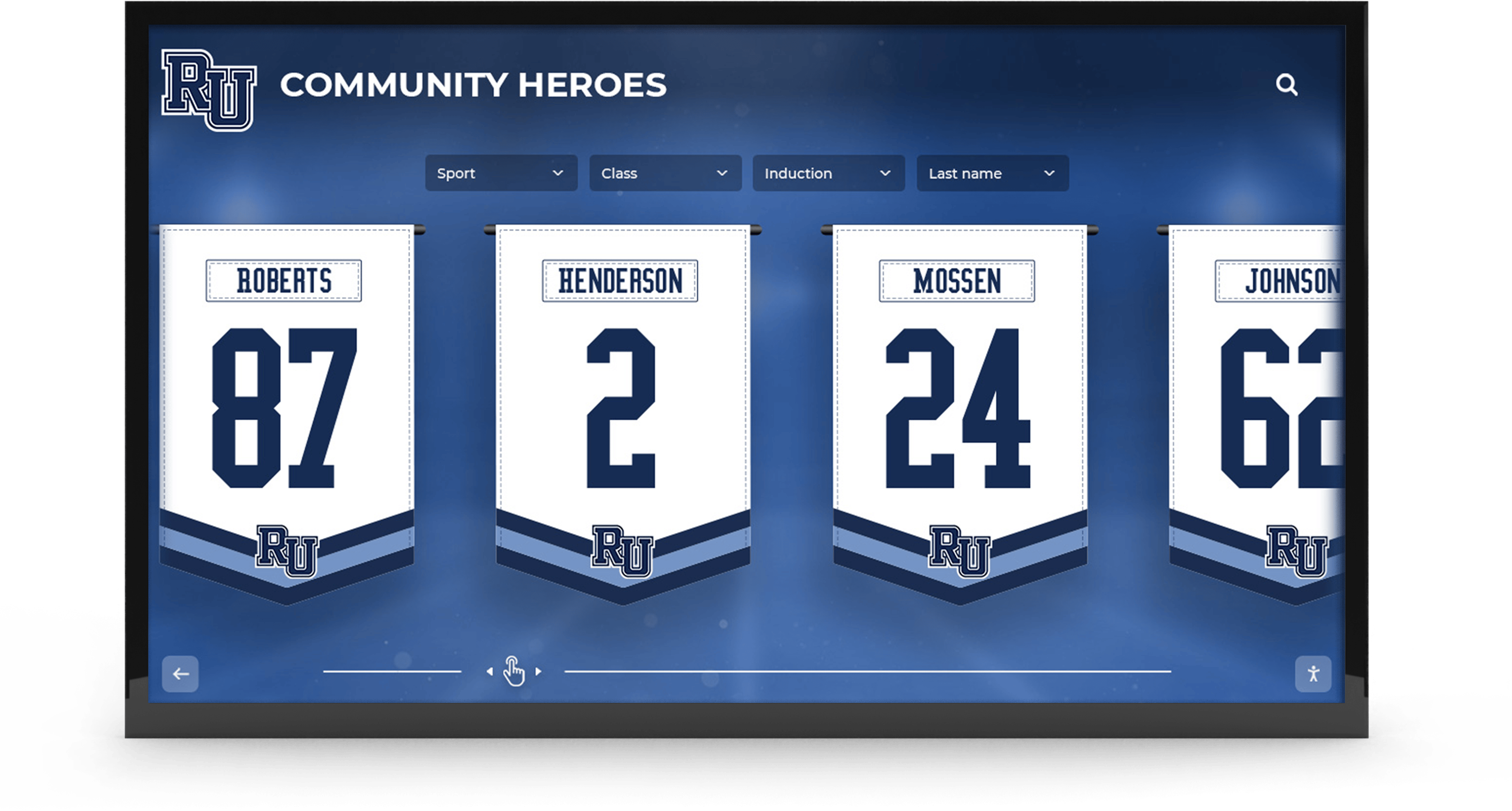Expand the Last name sorting dropdown
The width and height of the screenshot is (1512, 811).
coord(992,173)
